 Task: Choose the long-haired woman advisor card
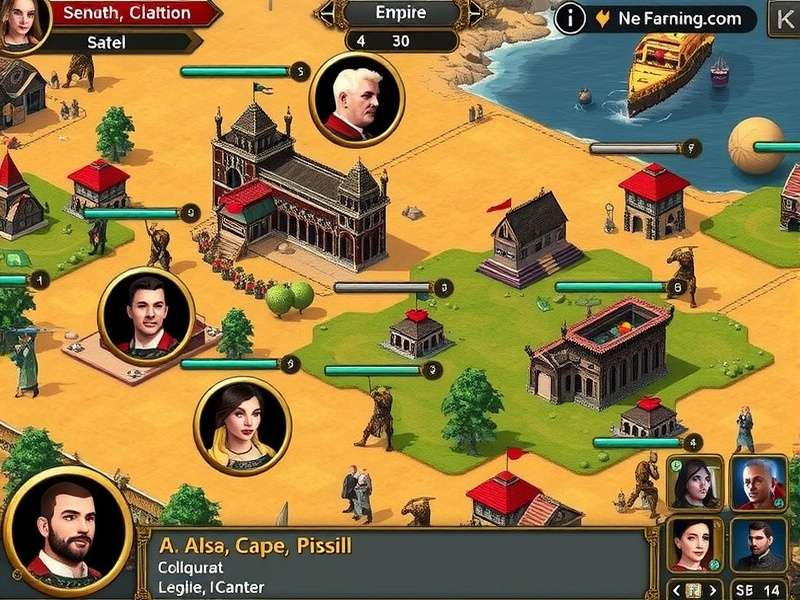click(x=694, y=482)
